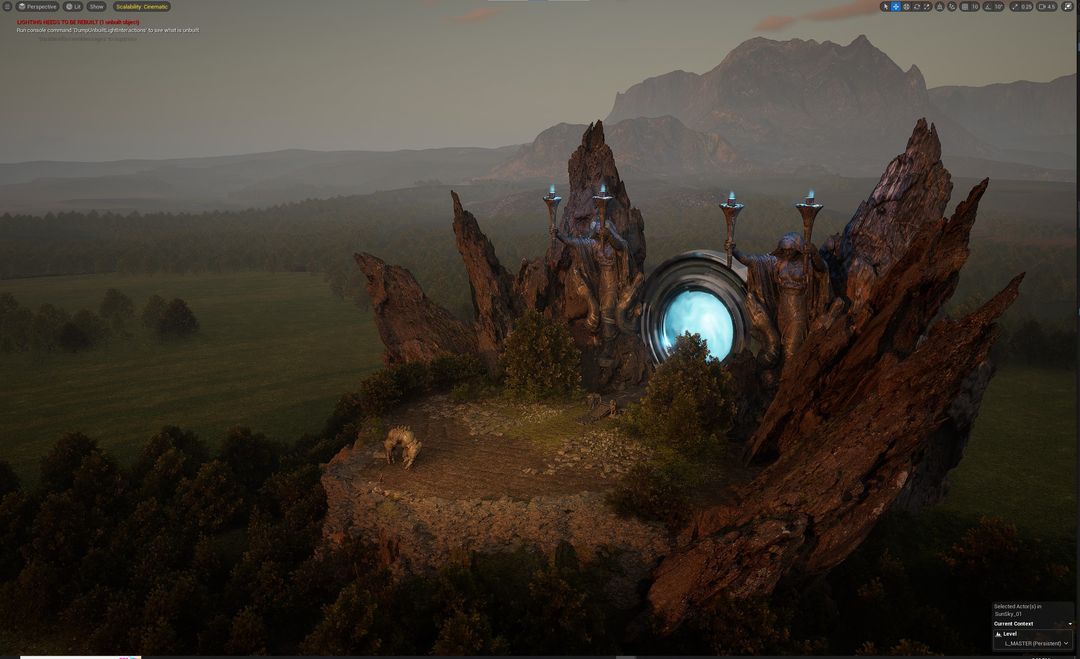
Task: Activate the select mode cursor tool
Action: 885,7
